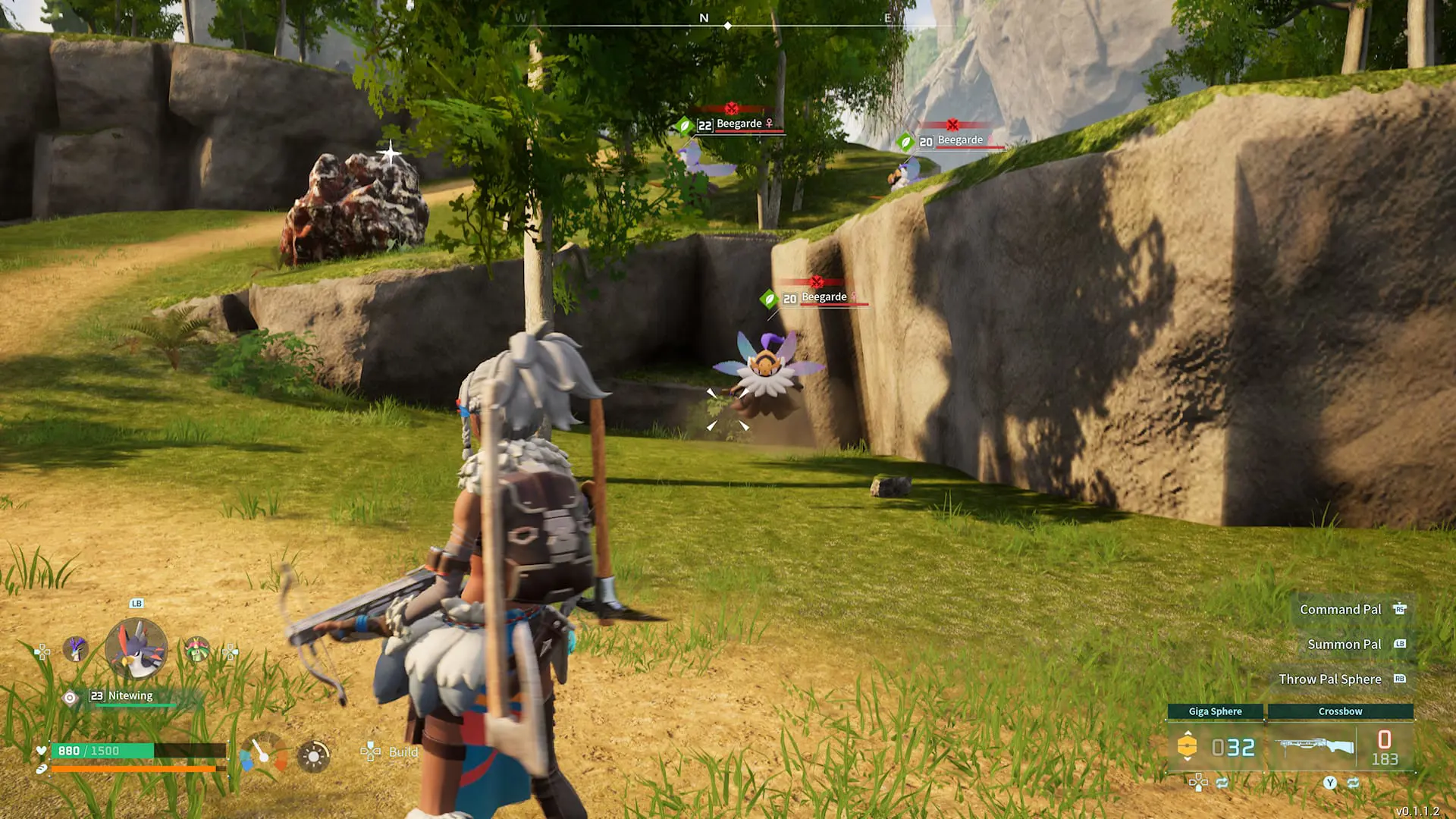Select the Giga Sphere slot header tab
1456x819 pixels.
(1215, 711)
